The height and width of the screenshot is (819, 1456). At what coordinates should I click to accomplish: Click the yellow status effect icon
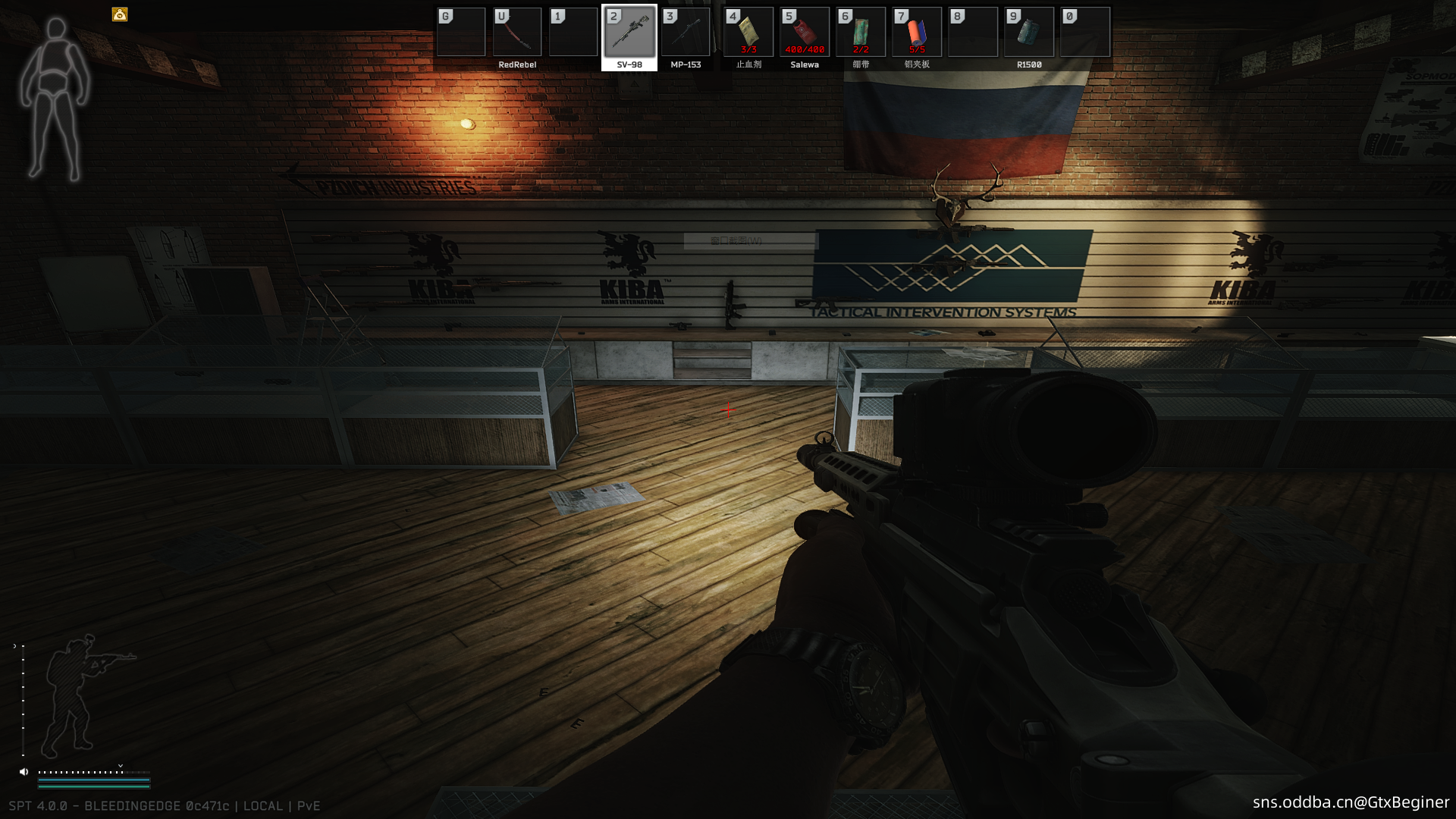coord(120,14)
